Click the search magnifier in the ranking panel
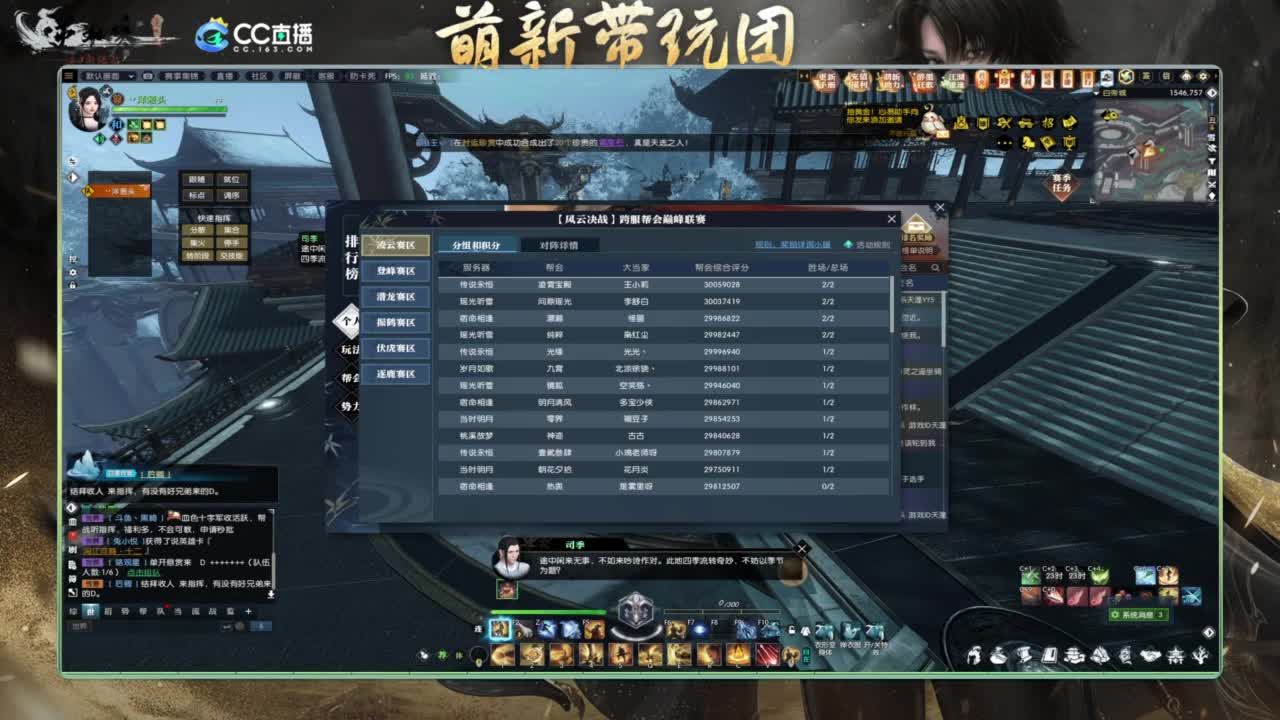The image size is (1280, 720). point(936,268)
